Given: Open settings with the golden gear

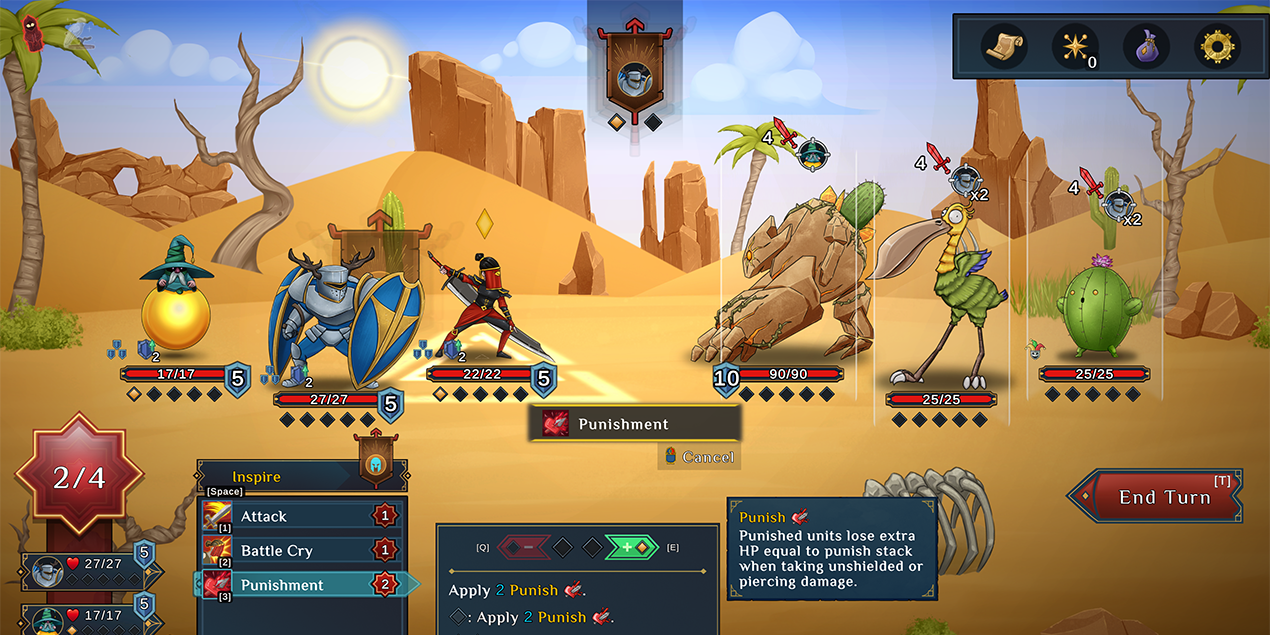Looking at the screenshot, I should tap(1217, 46).
